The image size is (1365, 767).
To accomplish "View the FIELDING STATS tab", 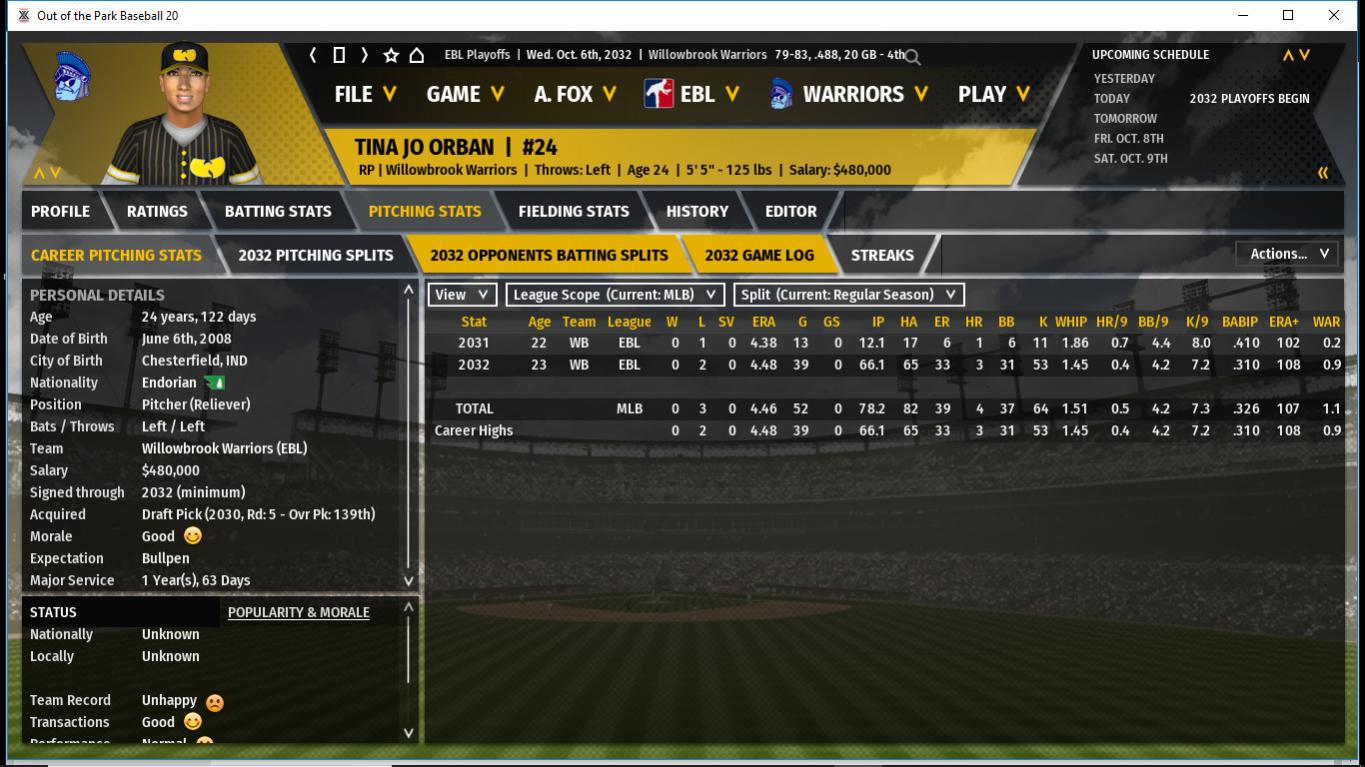I will click(x=573, y=211).
